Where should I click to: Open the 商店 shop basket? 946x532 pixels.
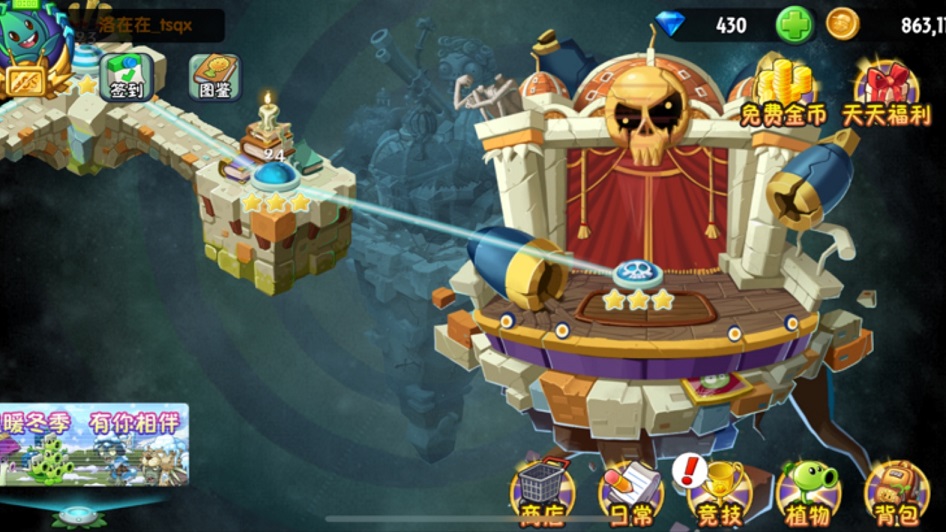click(543, 492)
